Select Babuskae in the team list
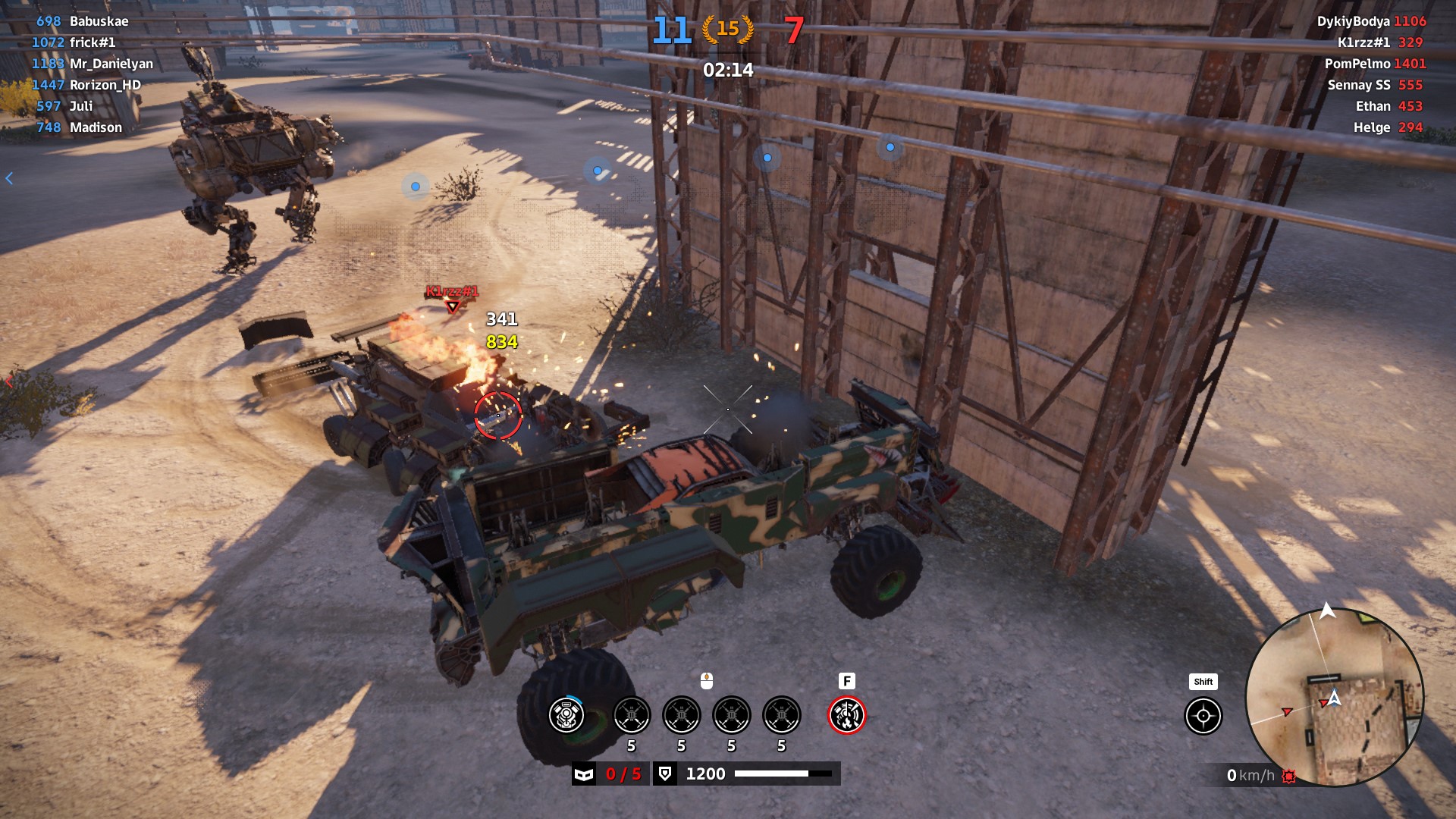This screenshot has width=1456, height=819. (99, 21)
